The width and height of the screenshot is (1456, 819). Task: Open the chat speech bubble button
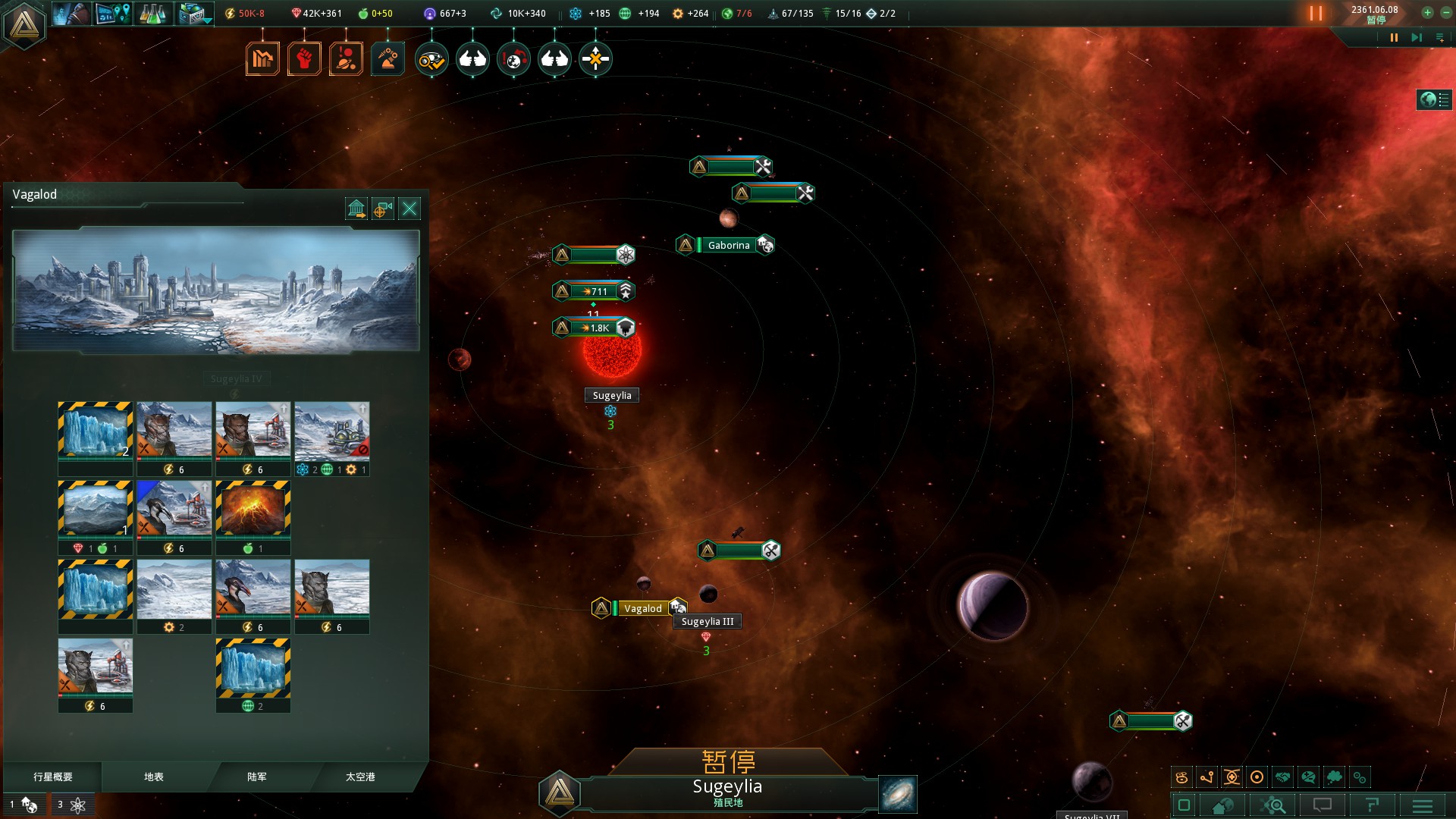pyautogui.click(x=1323, y=805)
